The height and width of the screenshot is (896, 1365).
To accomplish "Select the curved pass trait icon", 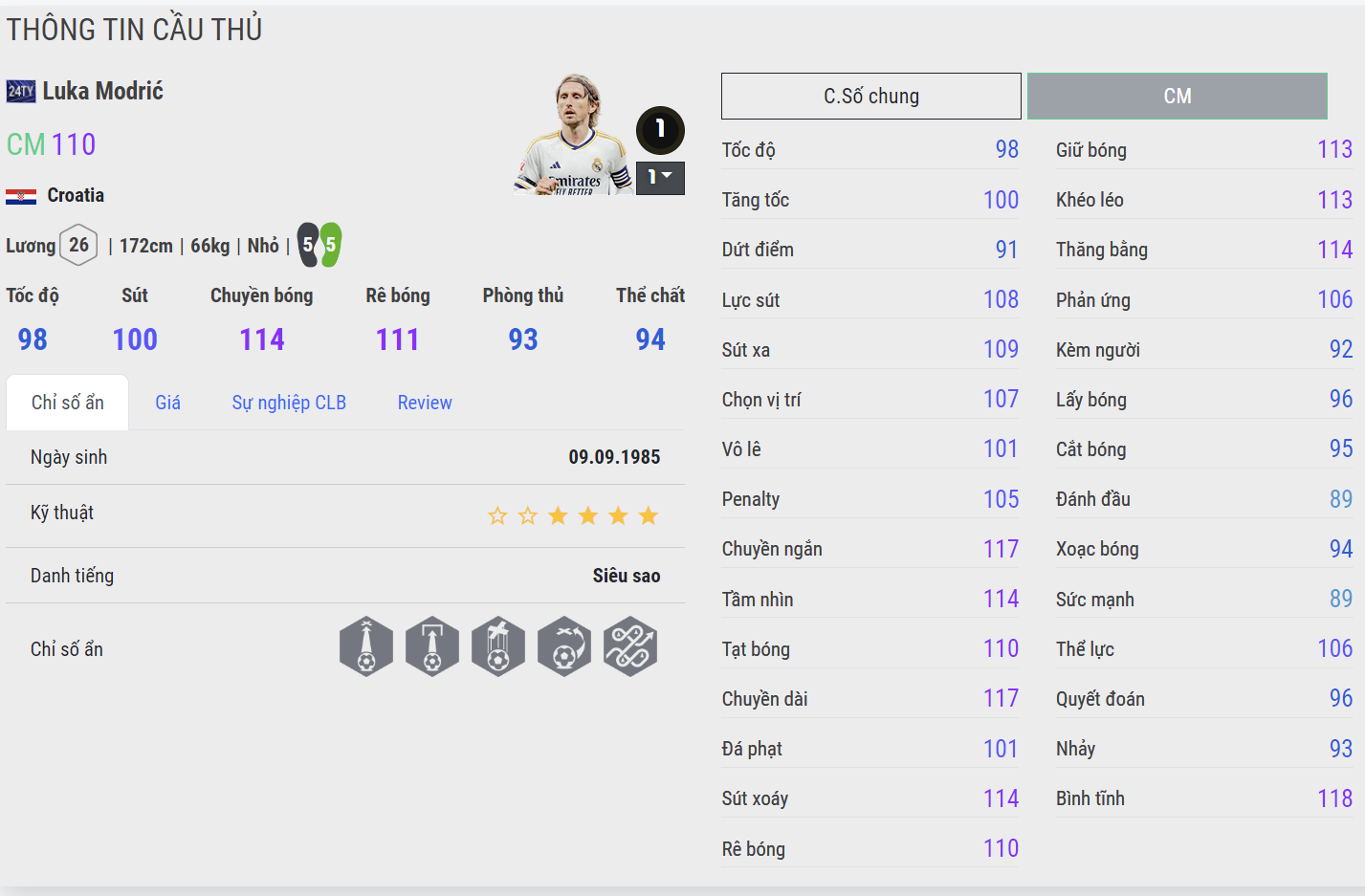I will coord(564,646).
